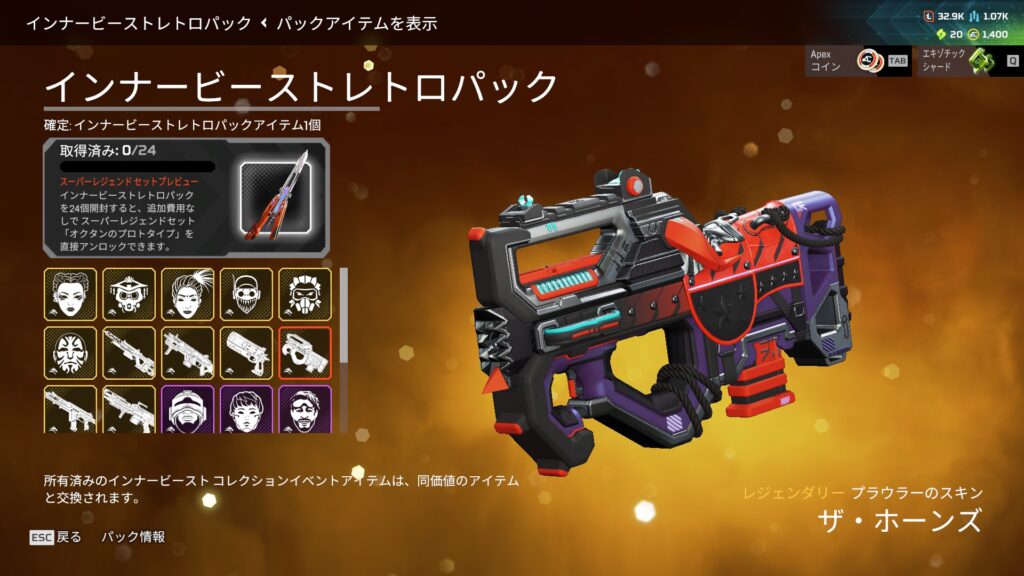
Task: Click 戻る to go back
Action: tap(56, 537)
